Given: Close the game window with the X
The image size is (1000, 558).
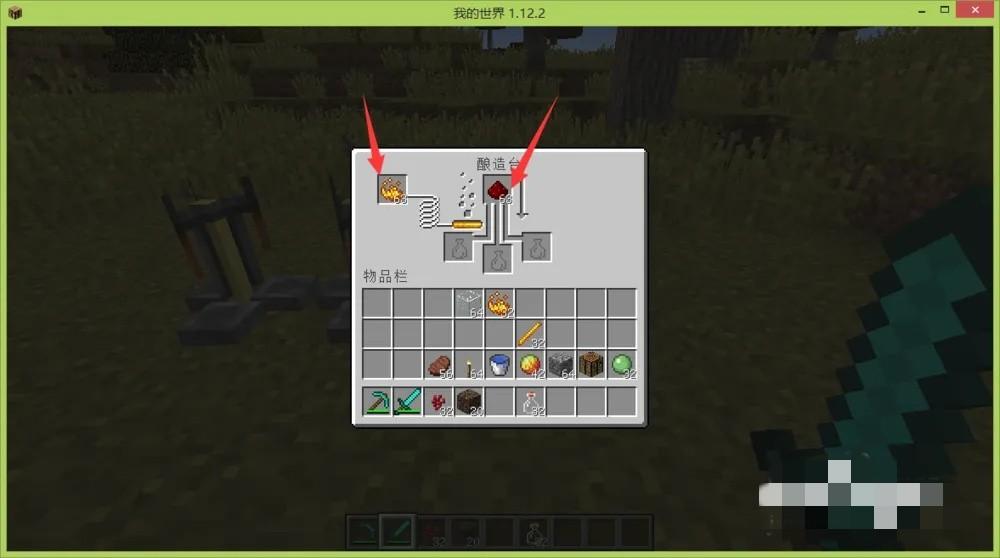Looking at the screenshot, I should [x=977, y=11].
